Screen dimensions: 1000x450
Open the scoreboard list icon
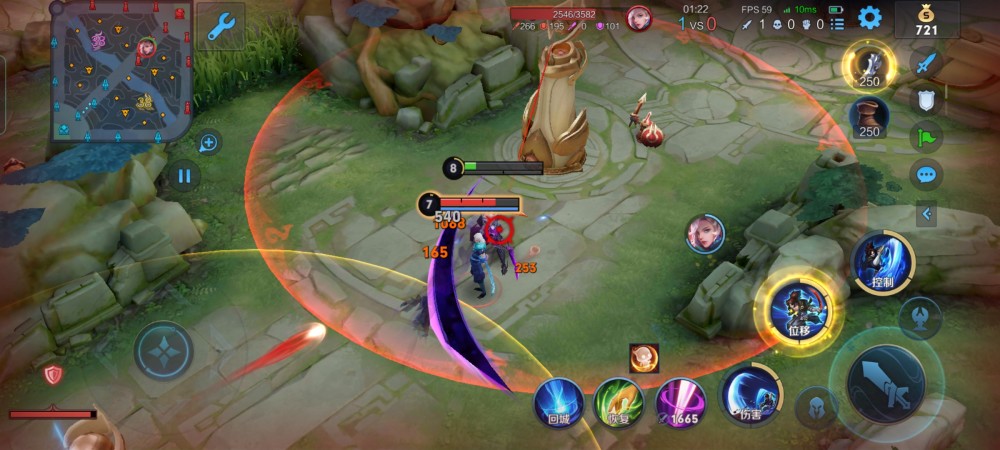837,23
